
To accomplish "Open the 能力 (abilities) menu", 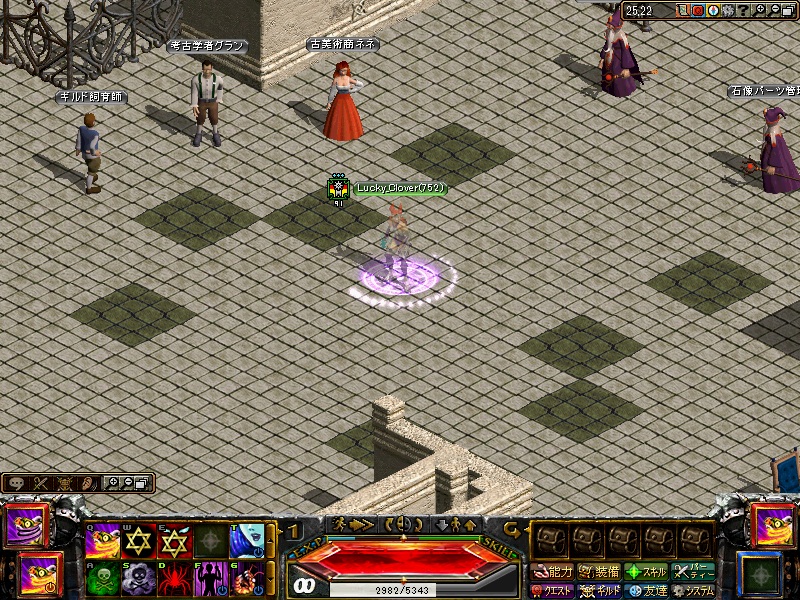I will [x=553, y=572].
